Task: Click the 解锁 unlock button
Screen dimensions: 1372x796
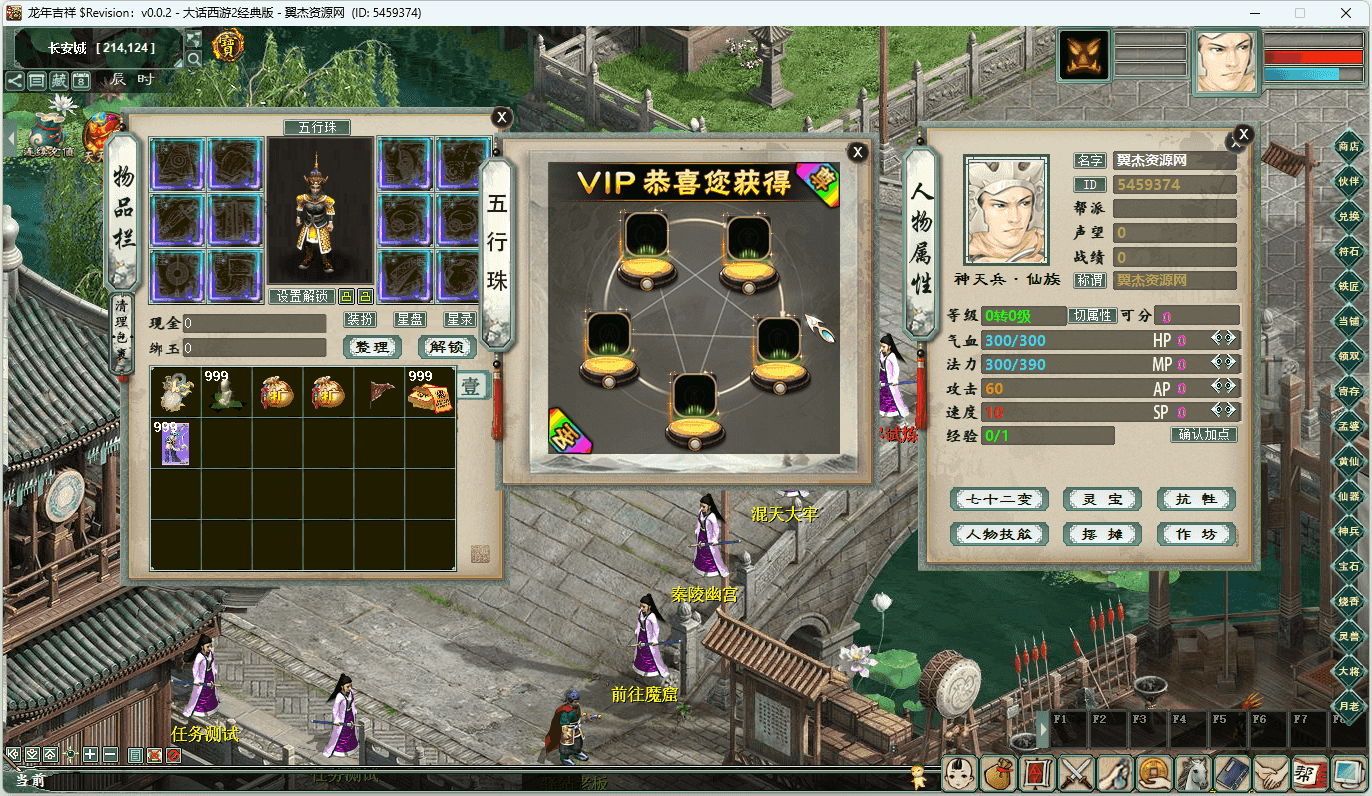Action: click(x=446, y=347)
